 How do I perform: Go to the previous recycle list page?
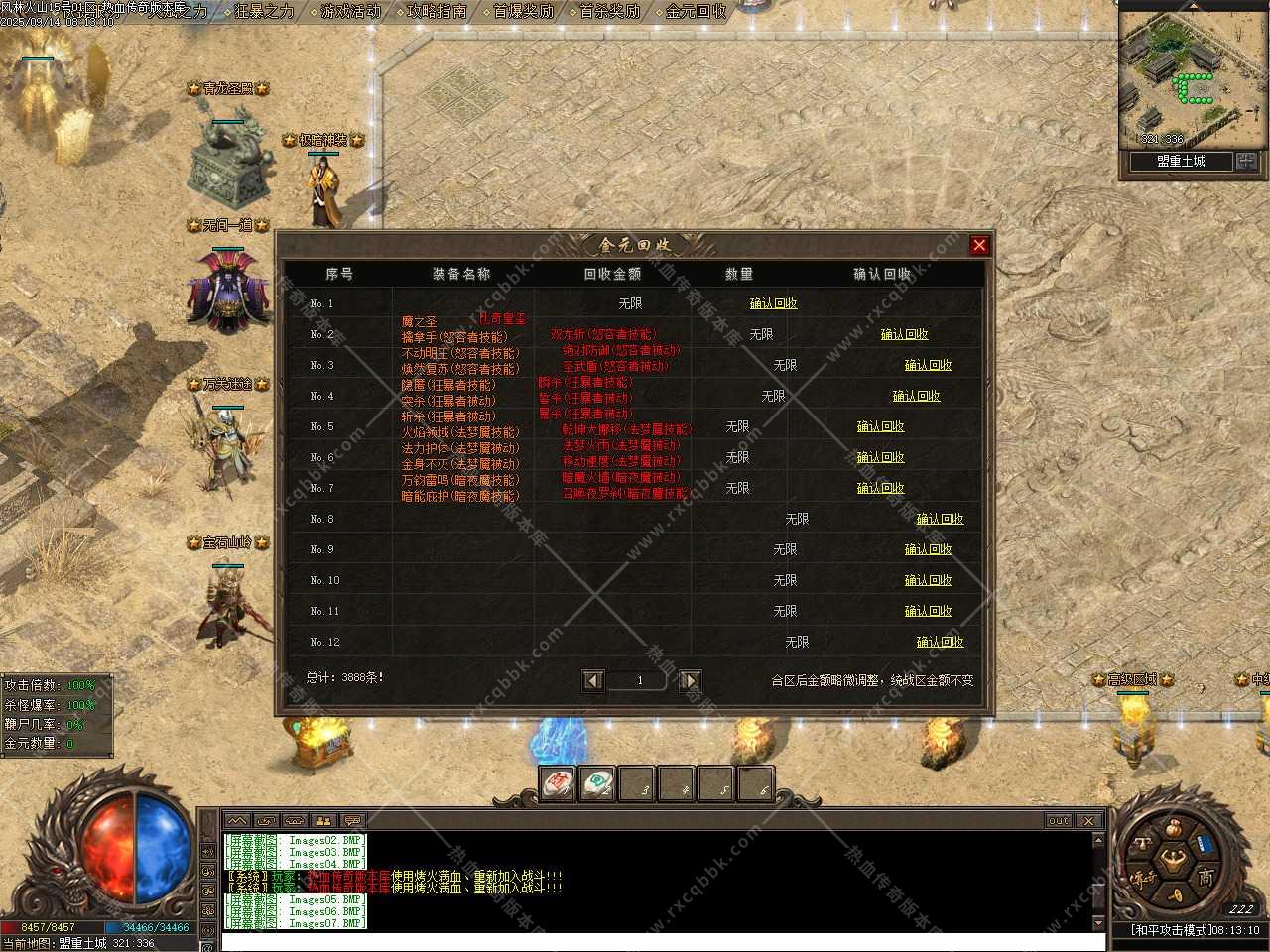coord(593,680)
